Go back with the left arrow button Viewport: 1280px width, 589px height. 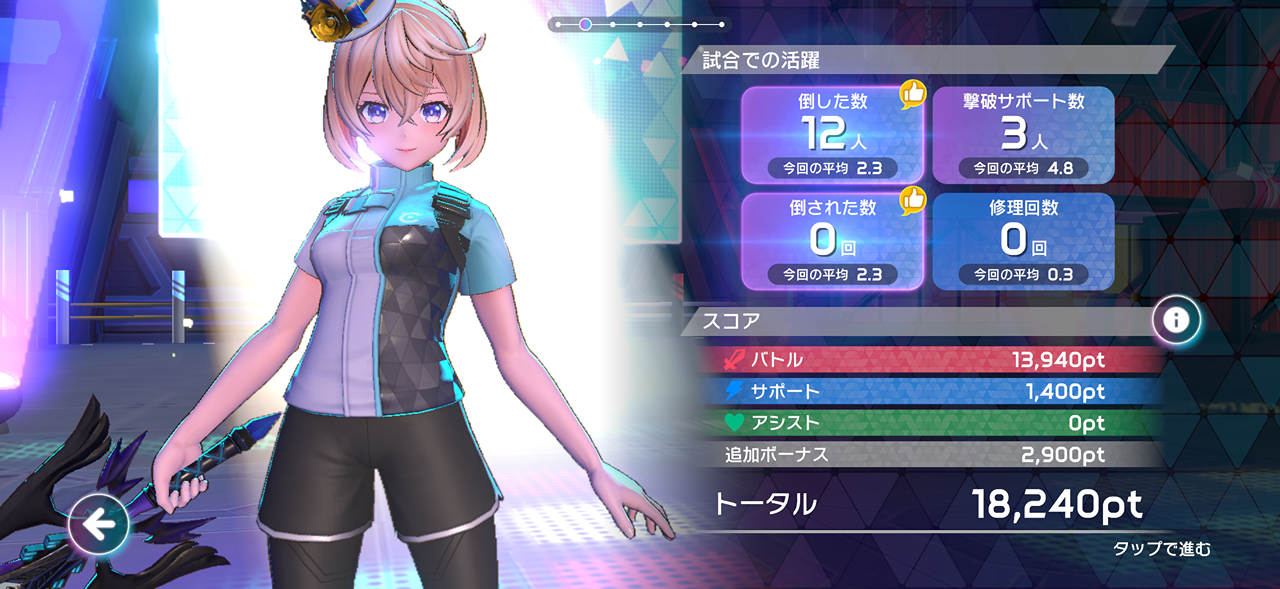[x=99, y=524]
